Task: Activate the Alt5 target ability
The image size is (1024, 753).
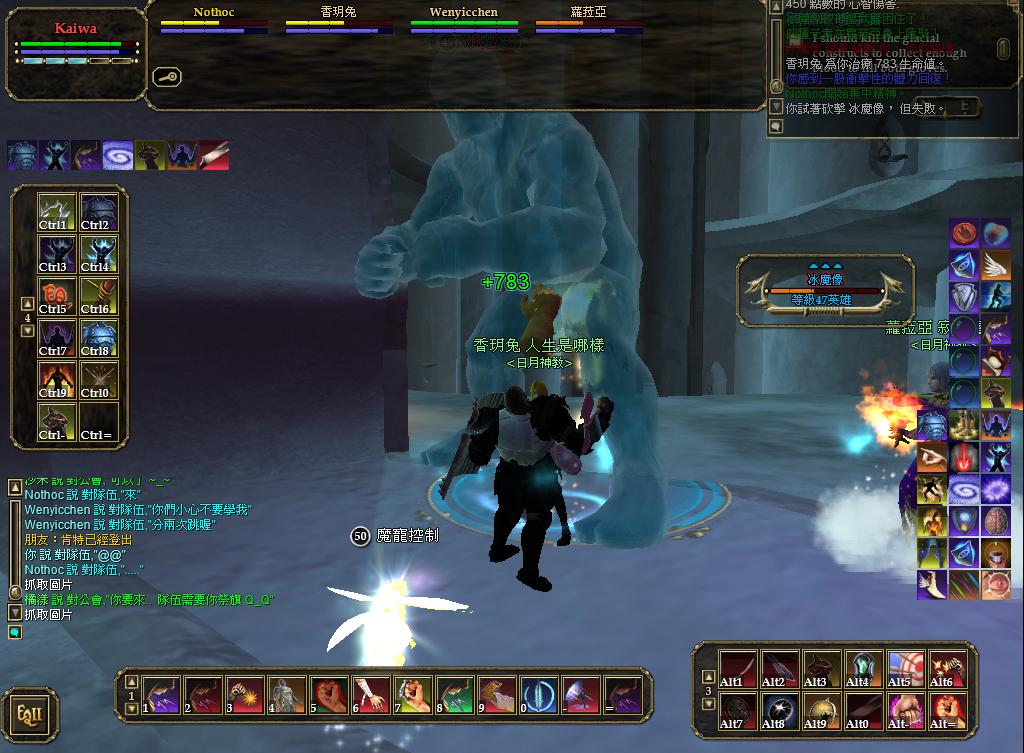Action: pyautogui.click(x=905, y=669)
